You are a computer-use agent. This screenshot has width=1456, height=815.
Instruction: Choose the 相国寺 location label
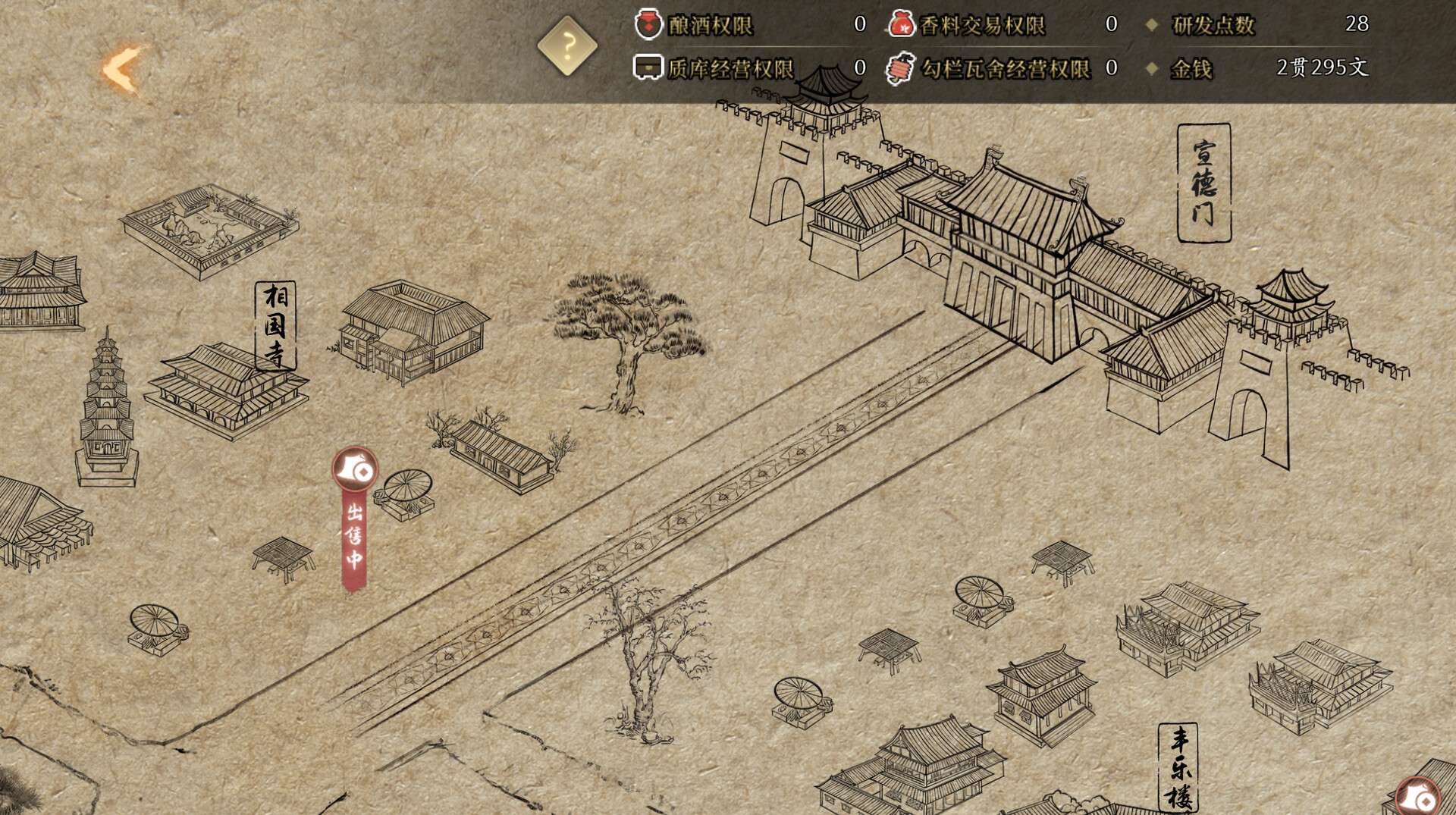coord(275,325)
